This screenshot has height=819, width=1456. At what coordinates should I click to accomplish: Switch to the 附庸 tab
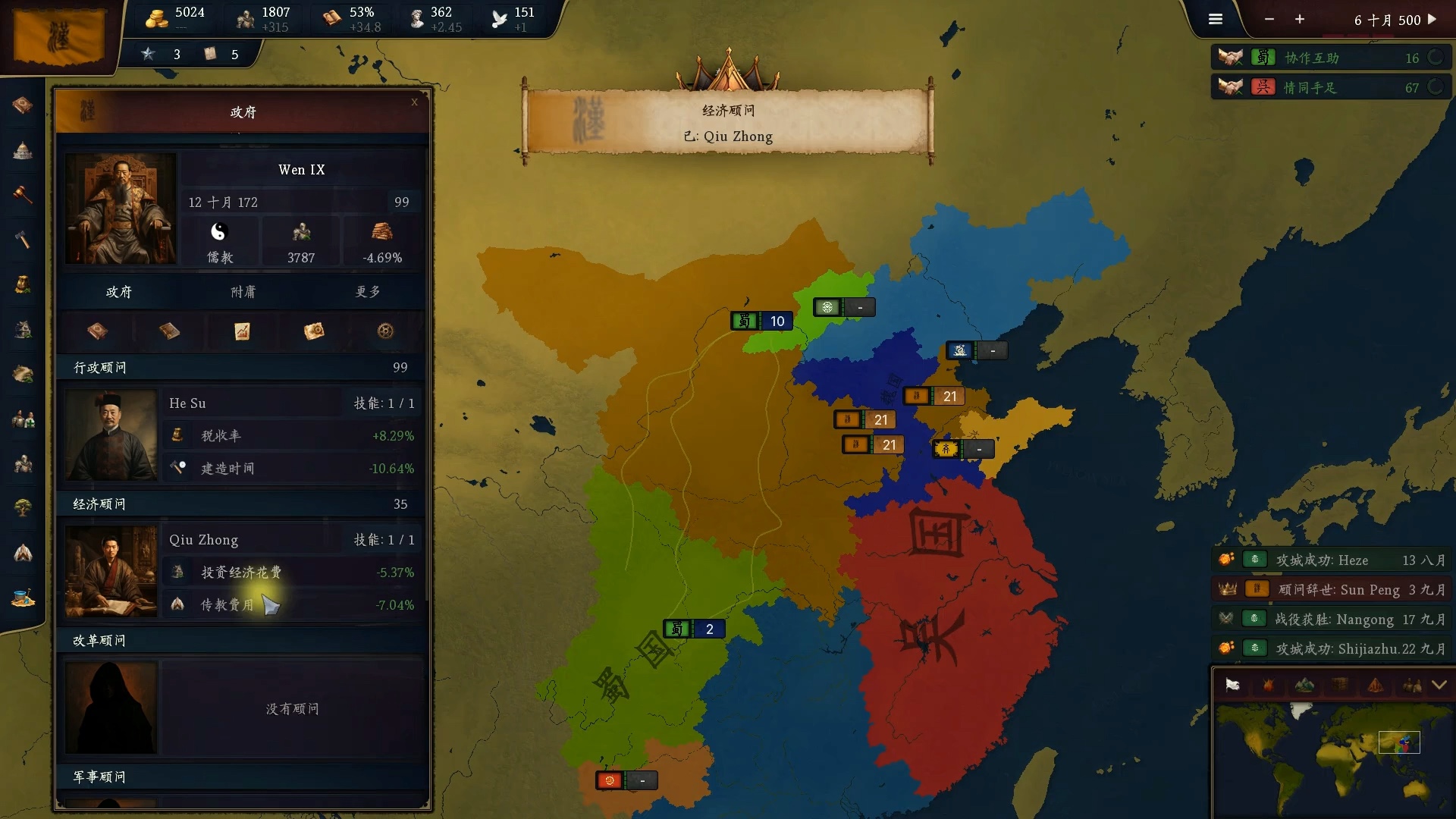click(243, 292)
